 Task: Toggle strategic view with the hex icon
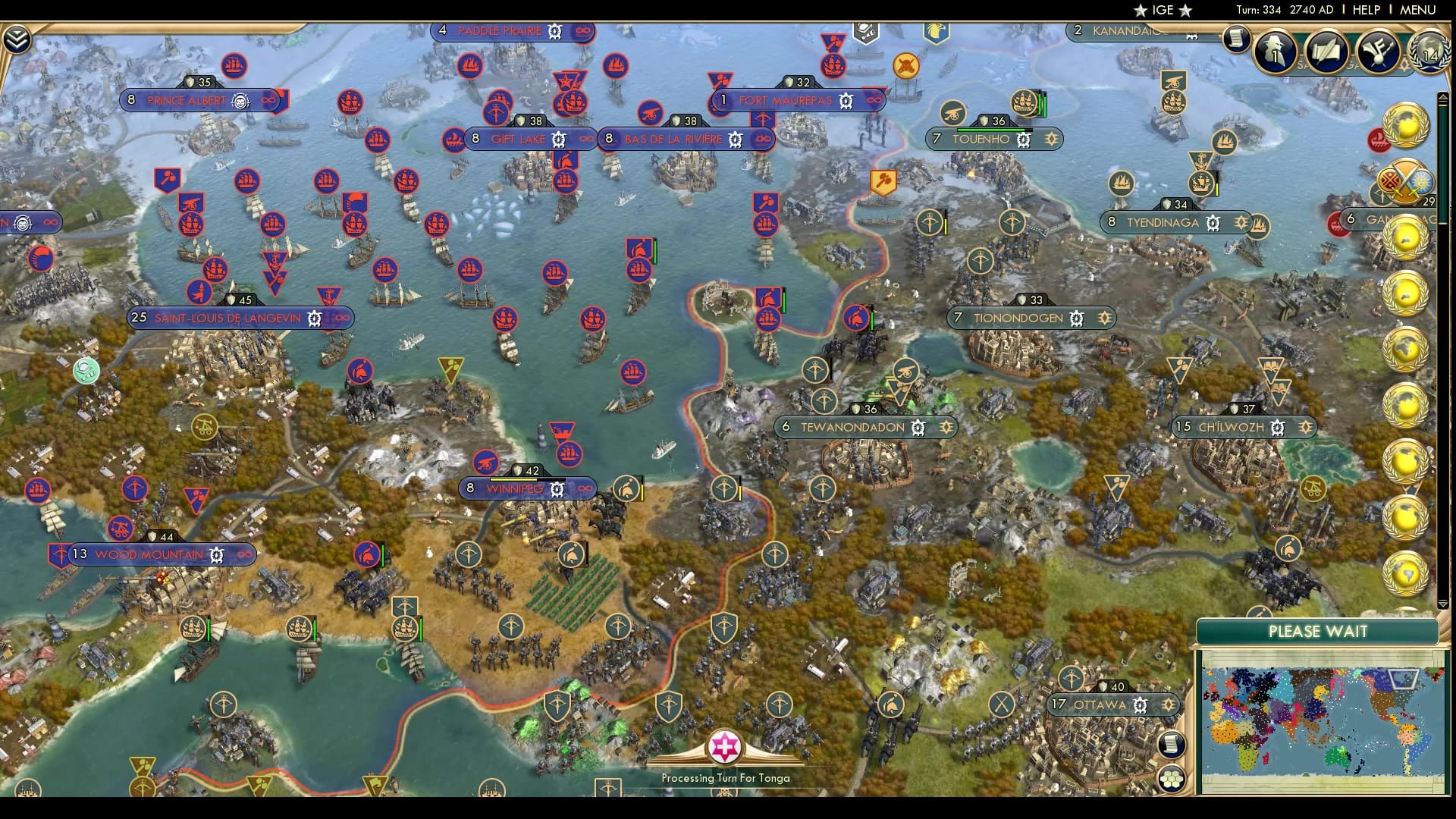pos(1171,778)
